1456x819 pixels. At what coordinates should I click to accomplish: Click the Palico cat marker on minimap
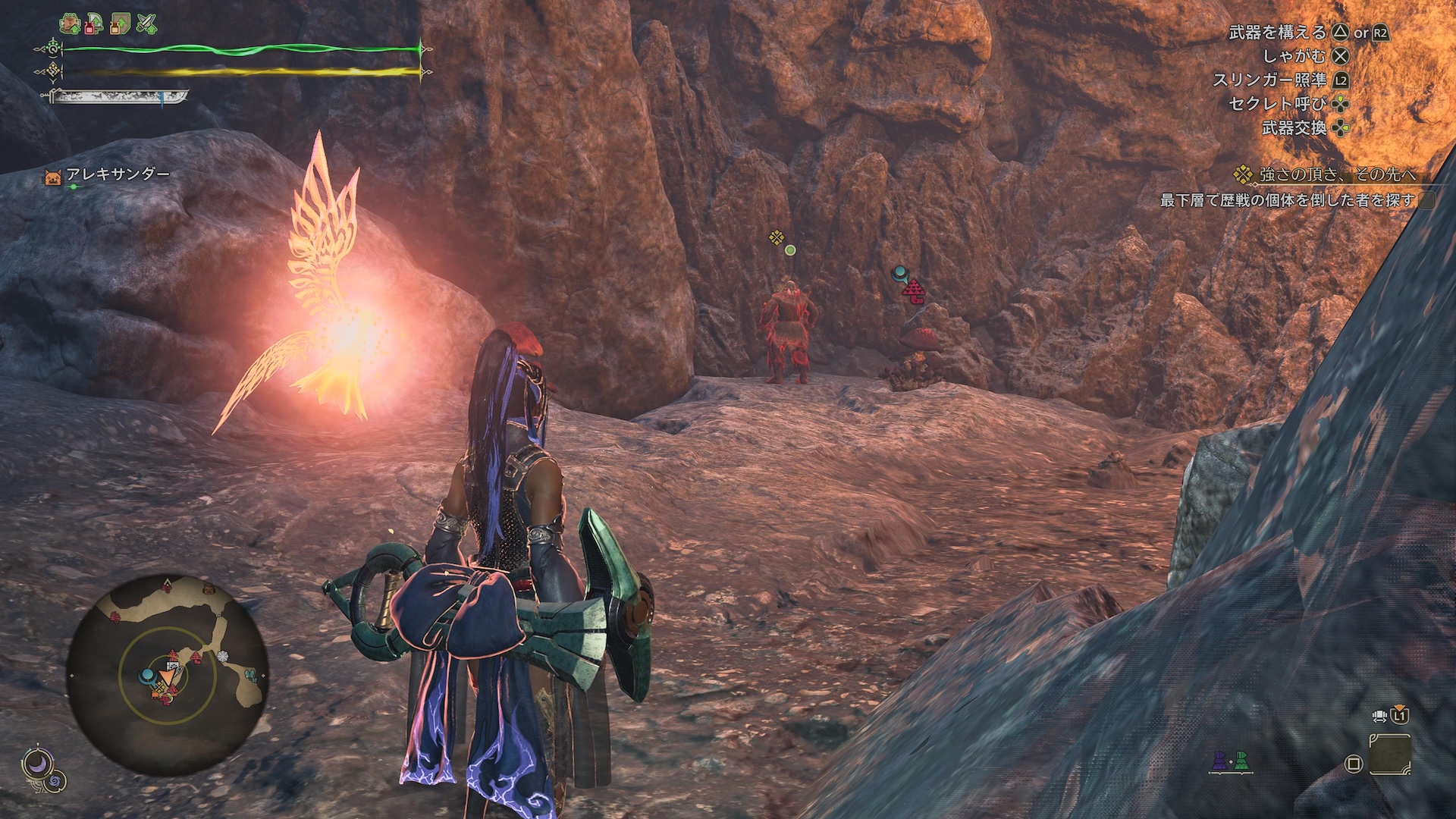208,588
